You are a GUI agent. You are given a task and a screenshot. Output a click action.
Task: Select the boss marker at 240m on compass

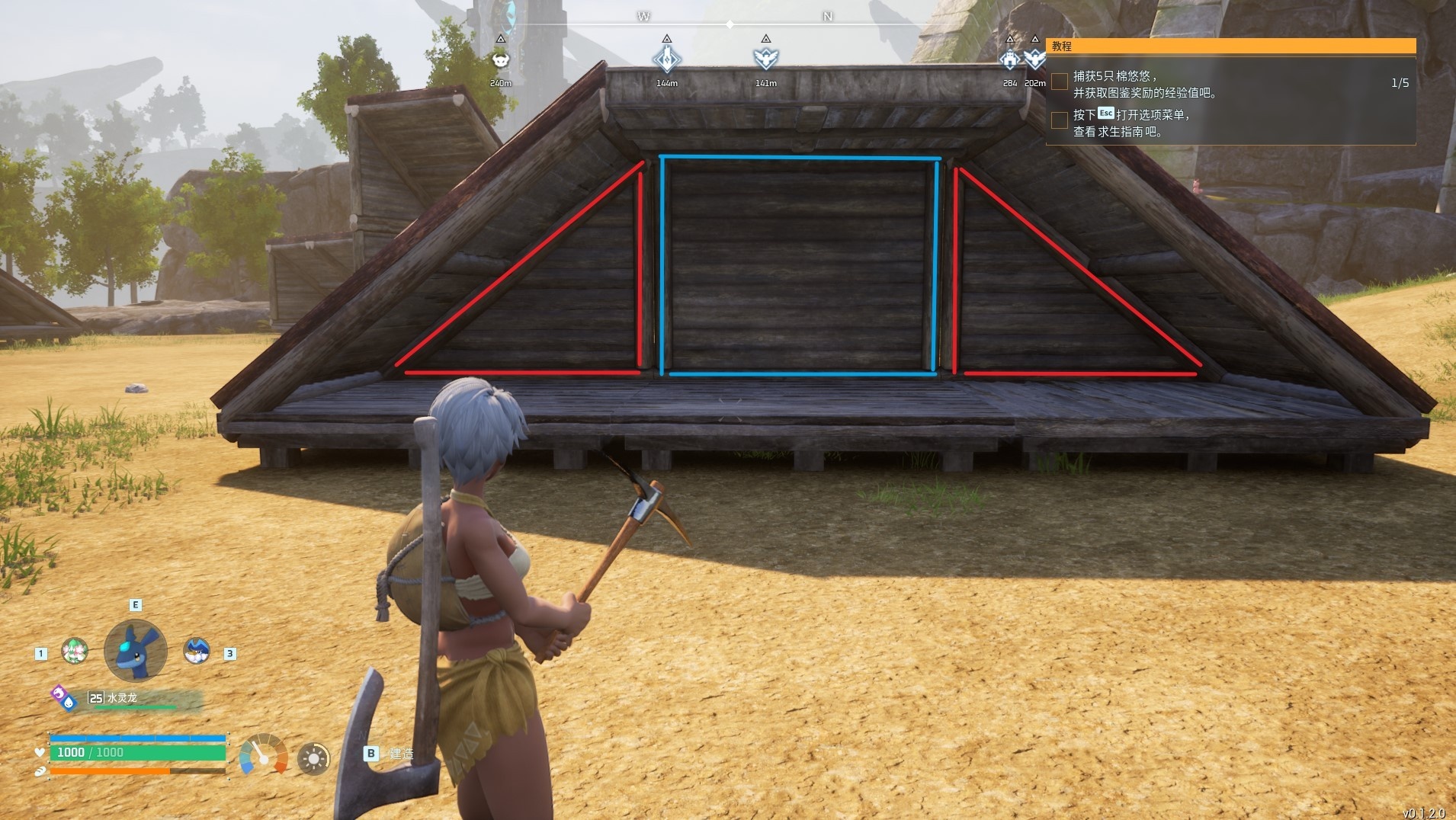tap(500, 59)
